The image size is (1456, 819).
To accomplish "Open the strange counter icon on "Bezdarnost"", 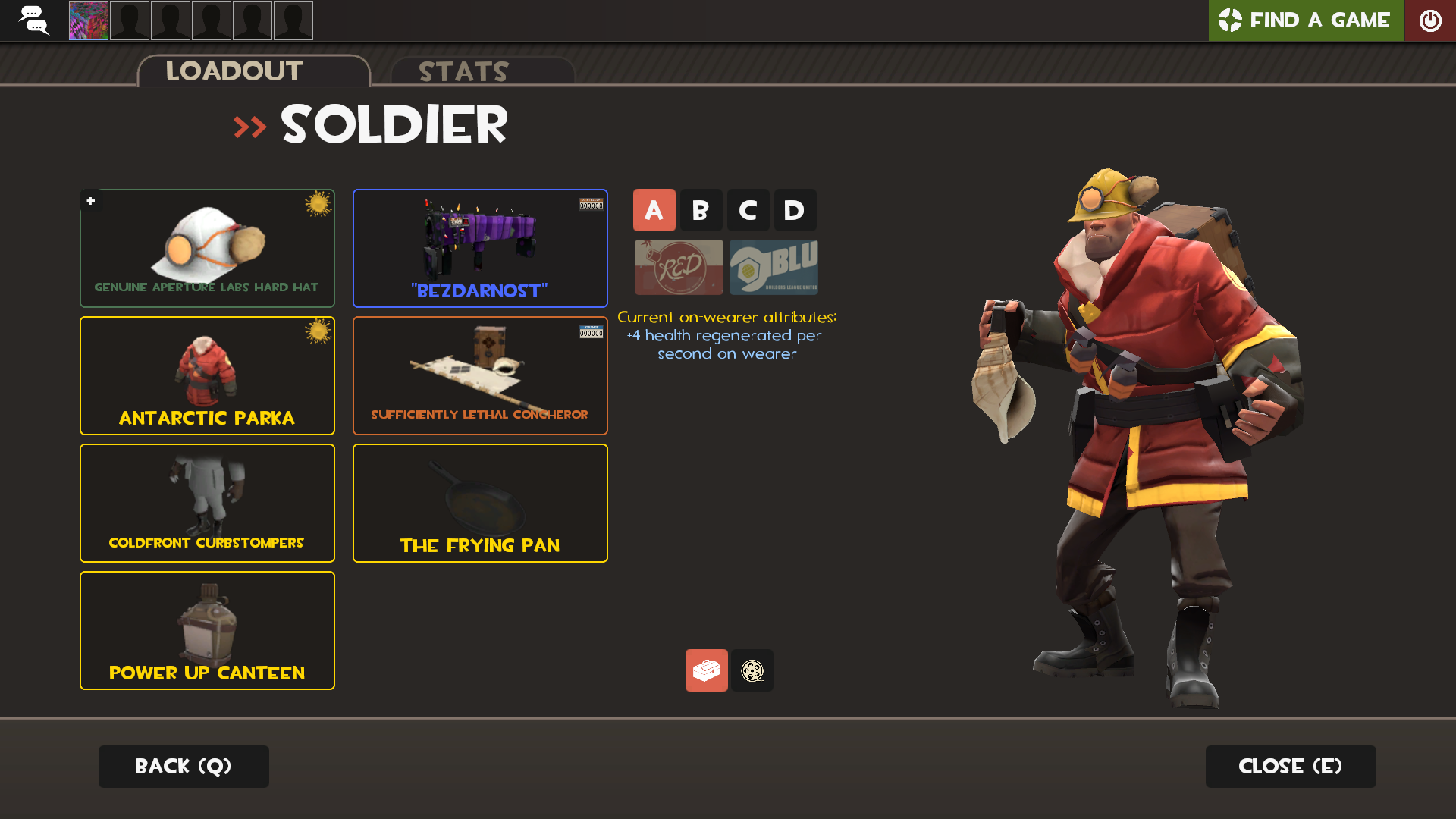I will (x=590, y=203).
